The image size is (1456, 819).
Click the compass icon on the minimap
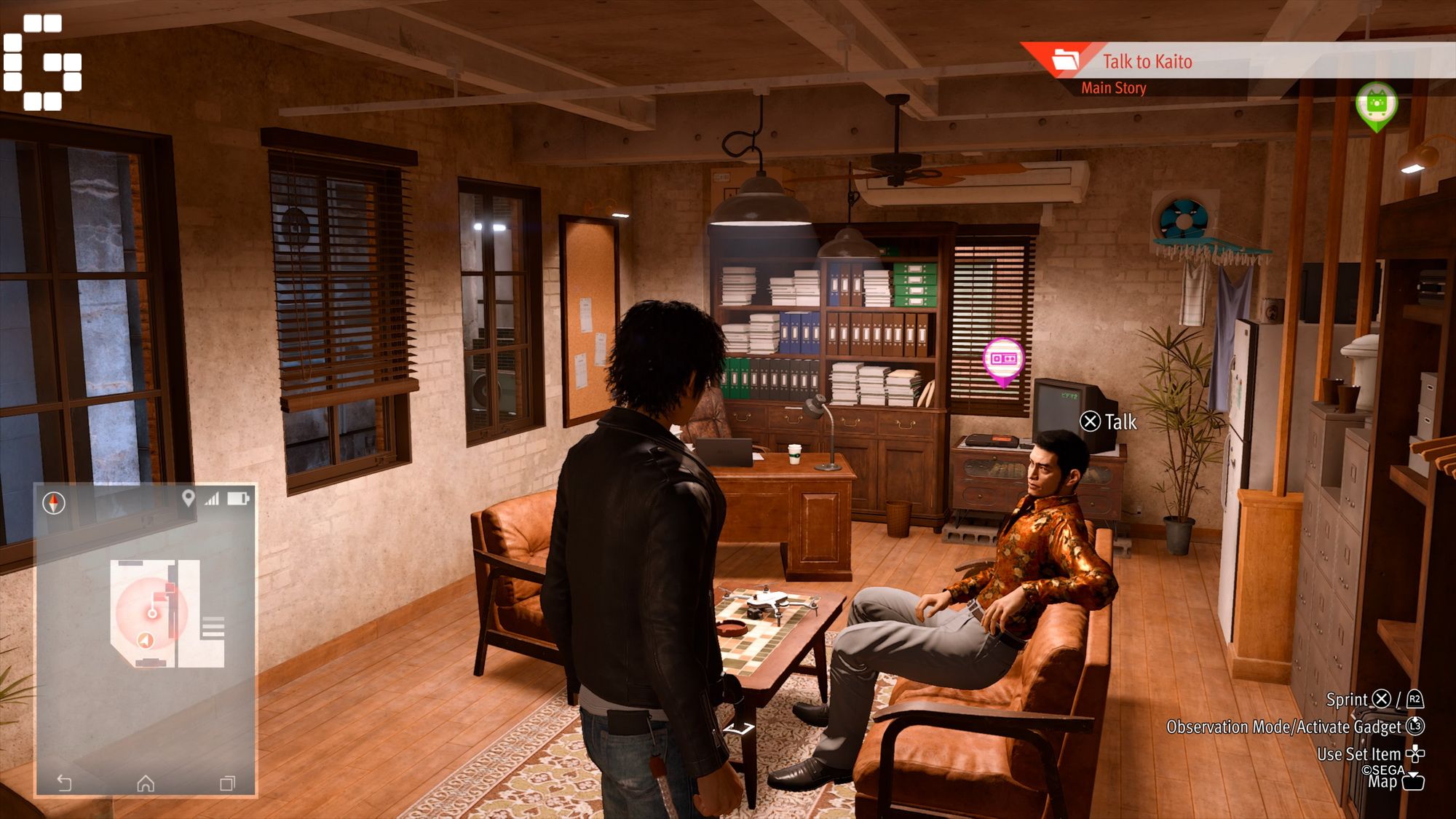pyautogui.click(x=53, y=501)
